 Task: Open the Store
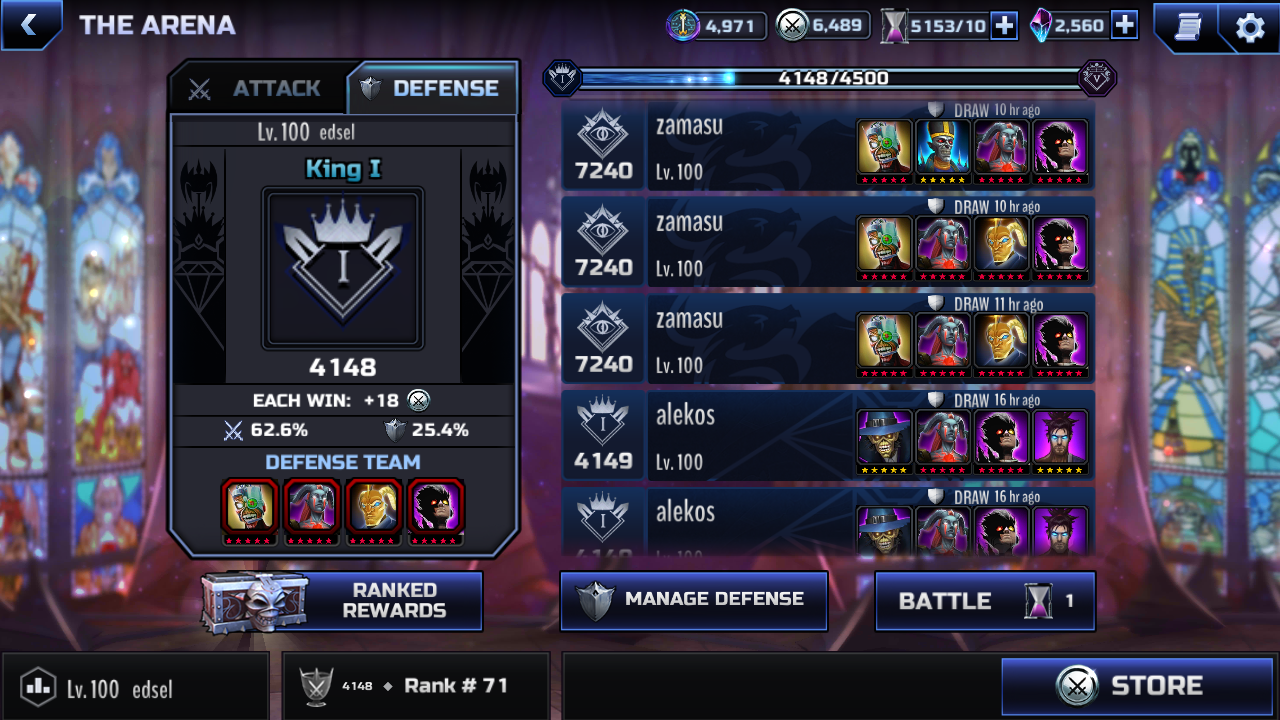click(x=1137, y=686)
